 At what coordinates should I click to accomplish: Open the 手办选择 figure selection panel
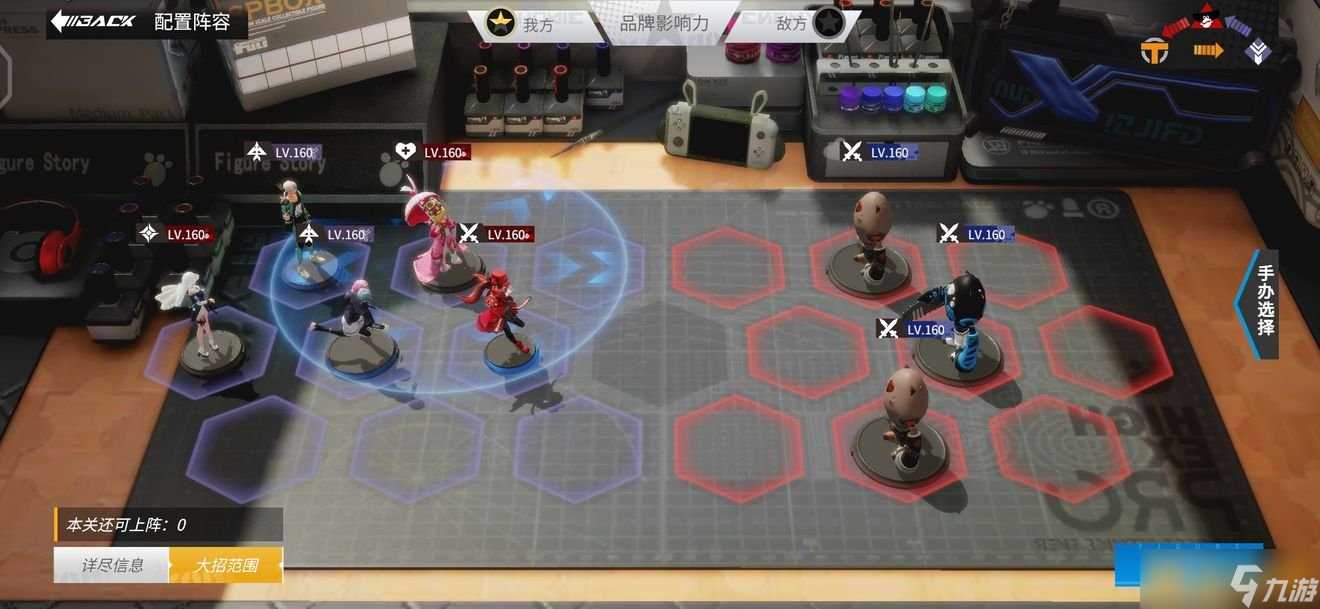click(x=1264, y=299)
